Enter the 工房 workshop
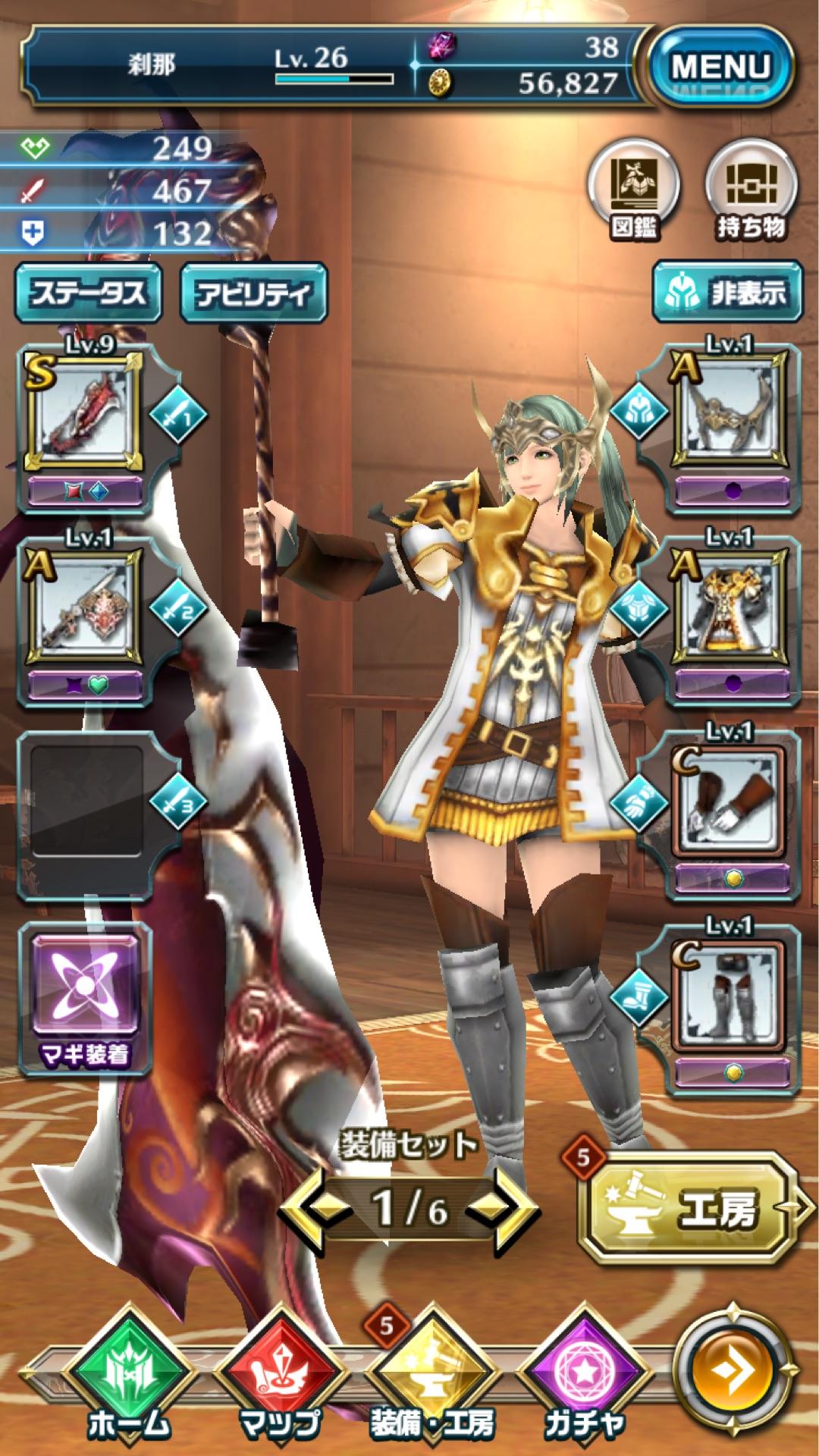Image resolution: width=819 pixels, height=1456 pixels. pos(686,1207)
